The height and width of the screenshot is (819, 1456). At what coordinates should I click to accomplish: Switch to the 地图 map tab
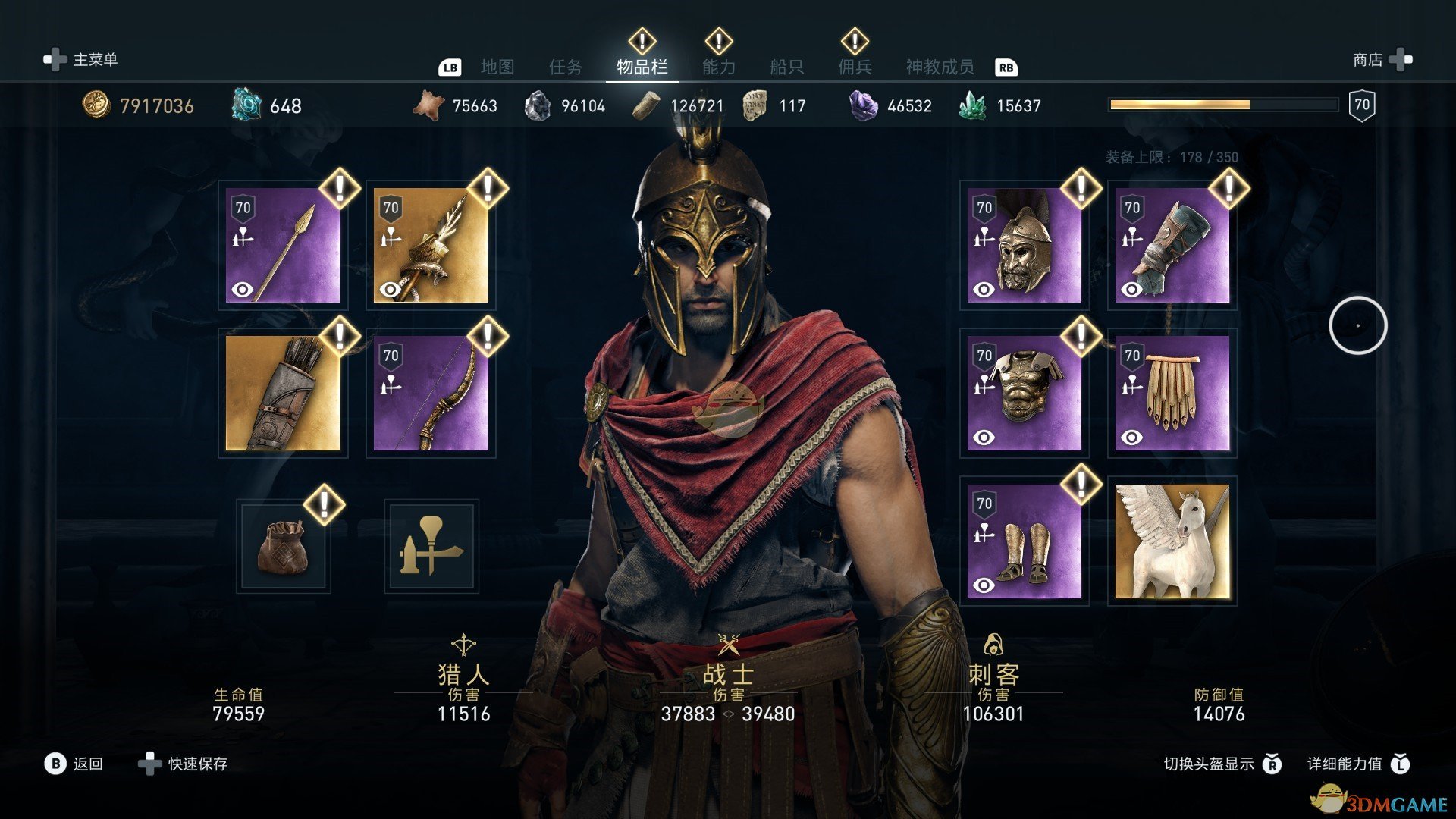click(x=497, y=67)
